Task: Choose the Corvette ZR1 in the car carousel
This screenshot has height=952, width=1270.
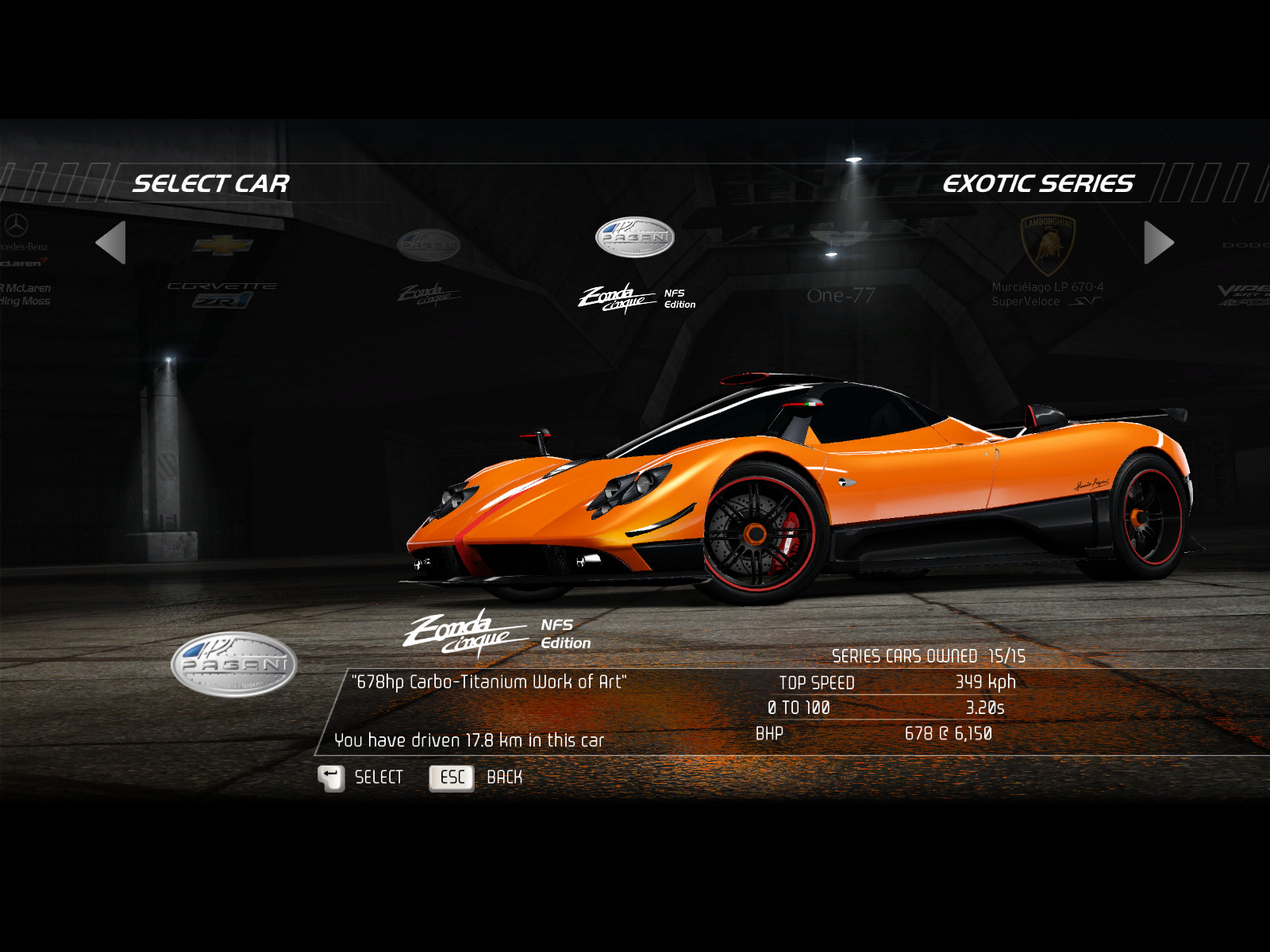Action: (x=222, y=271)
